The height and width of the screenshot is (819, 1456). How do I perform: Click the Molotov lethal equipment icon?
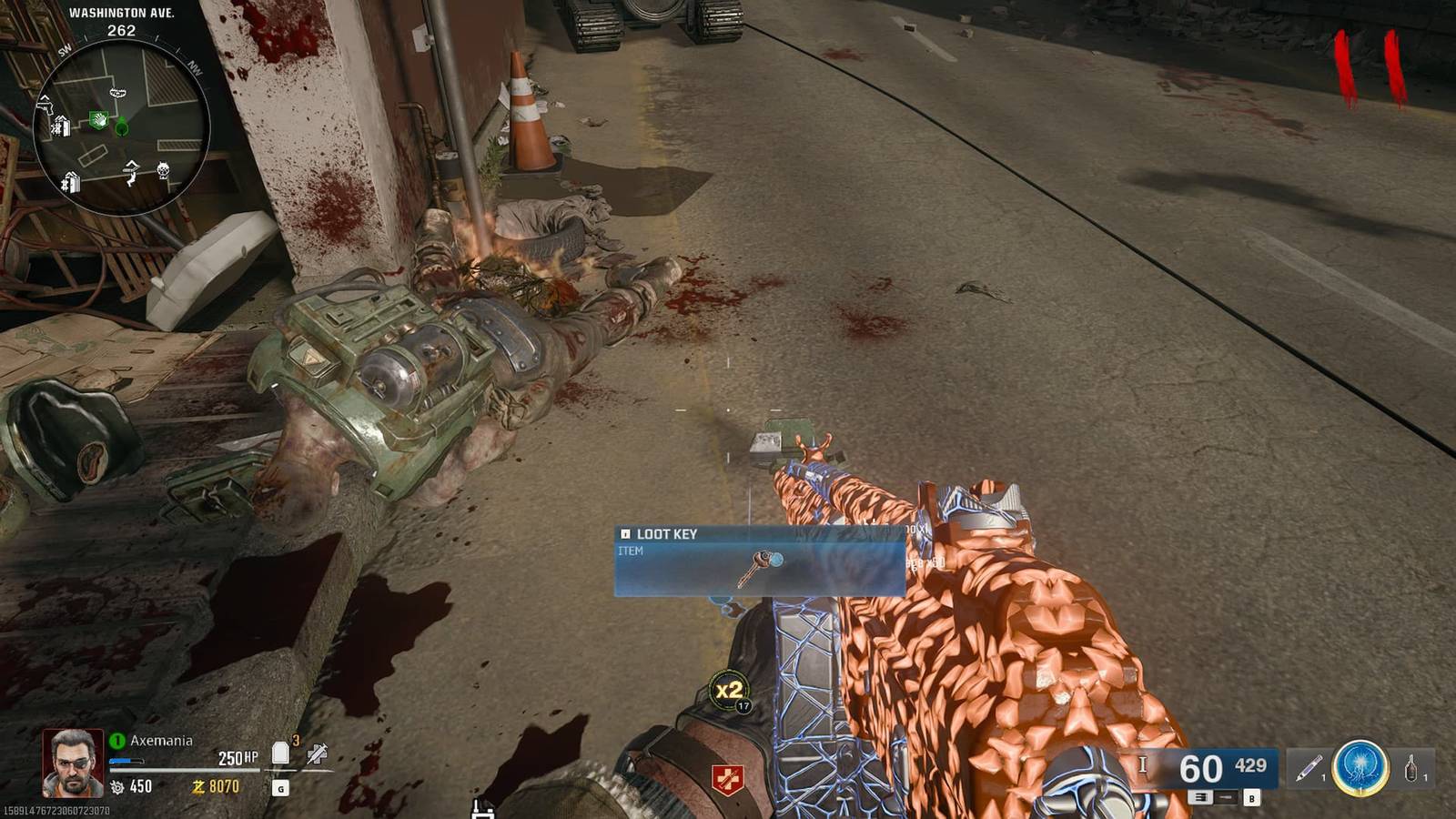(1410, 769)
